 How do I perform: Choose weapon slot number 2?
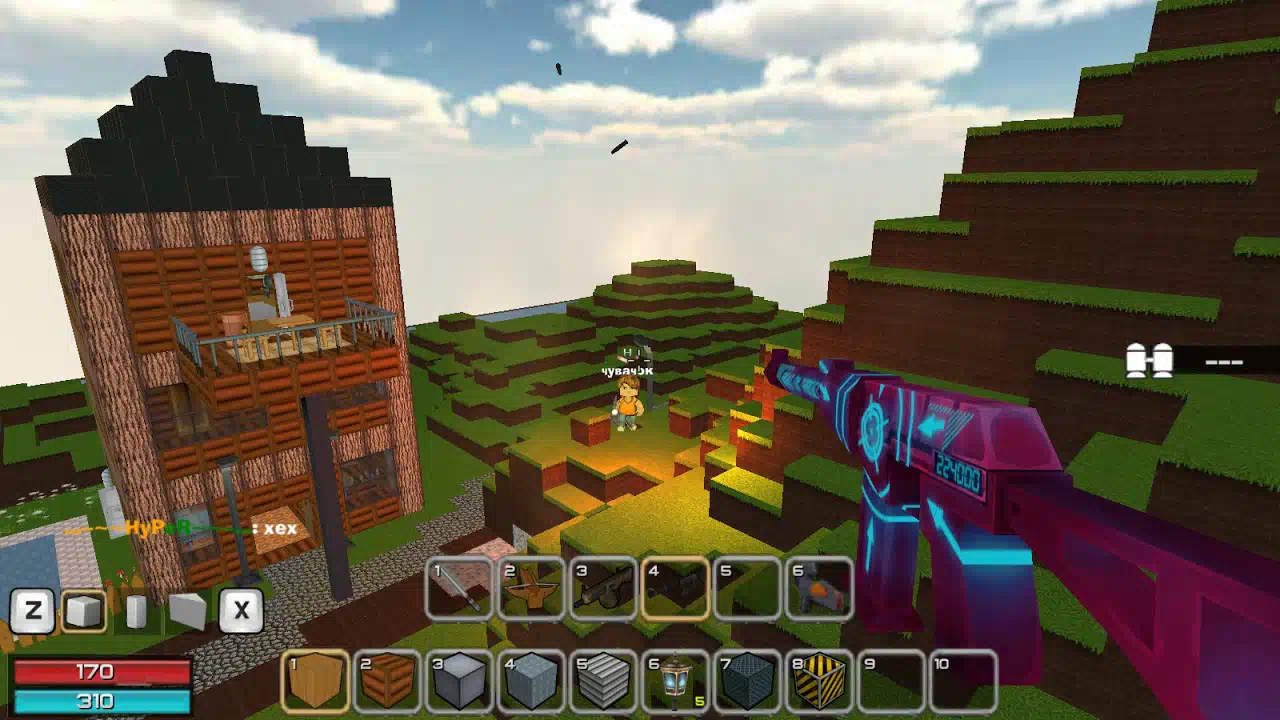532,587
